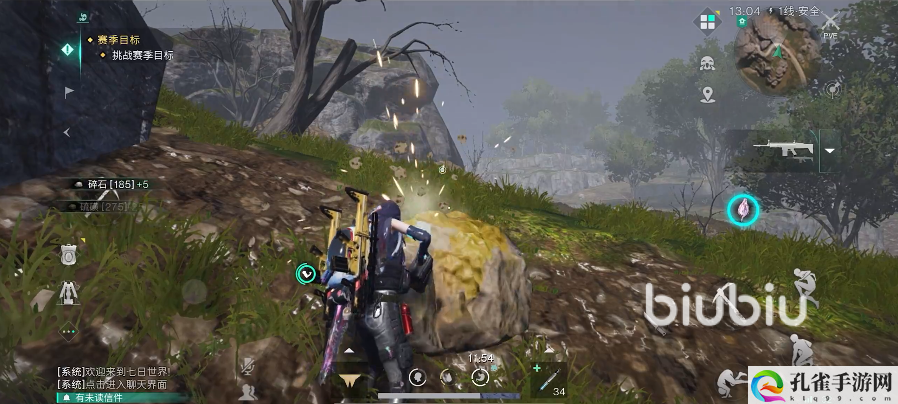
Task: Tap the flag icon on left sidebar
Action: point(68,91)
